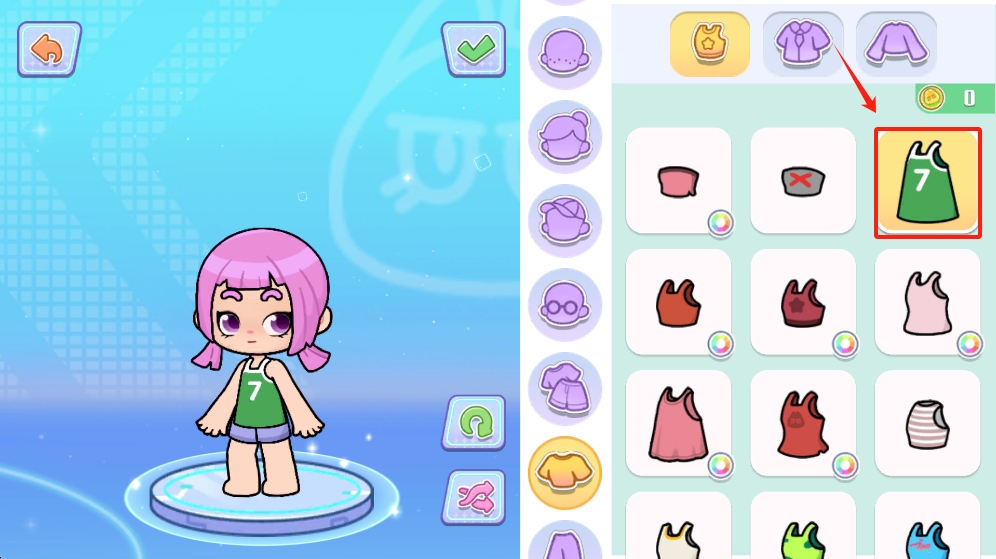The image size is (996, 559).
Task: Confirm the outfit with the green checkmark
Action: (x=473, y=49)
